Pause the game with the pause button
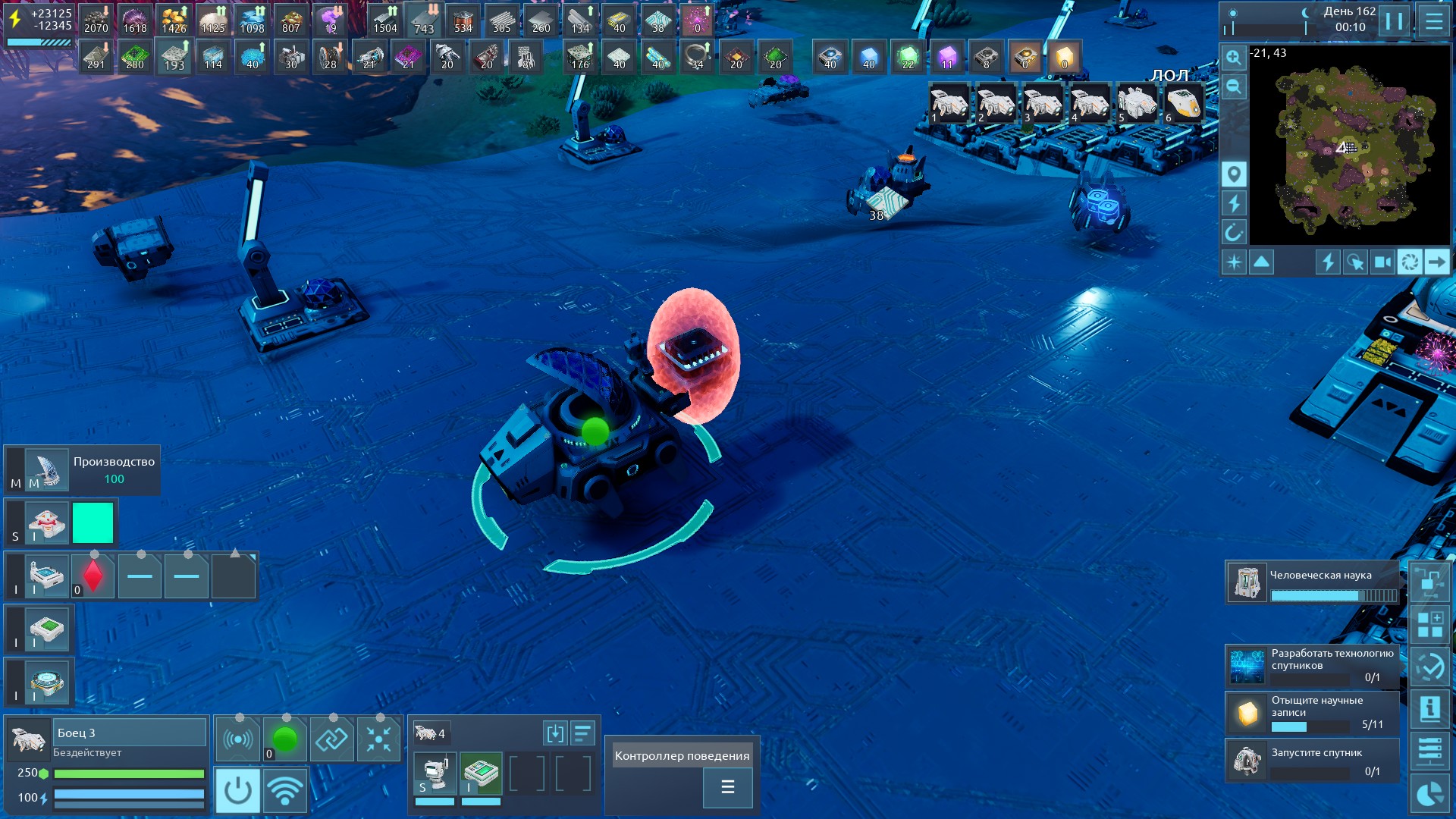Image resolution: width=1456 pixels, height=819 pixels. (x=1394, y=20)
